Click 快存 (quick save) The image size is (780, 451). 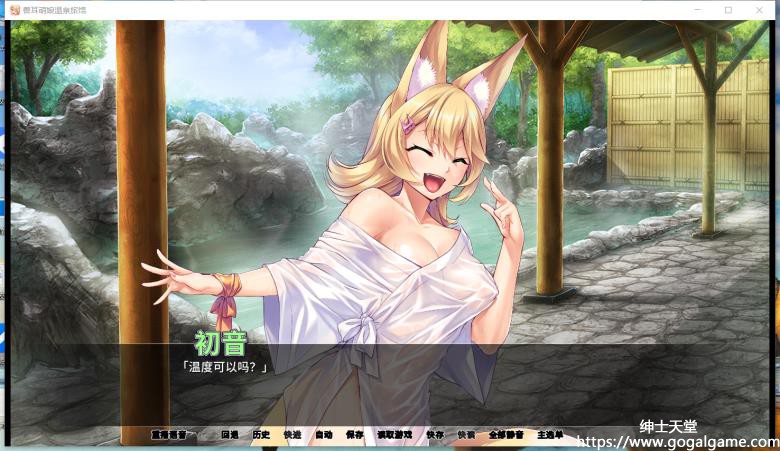(x=435, y=435)
